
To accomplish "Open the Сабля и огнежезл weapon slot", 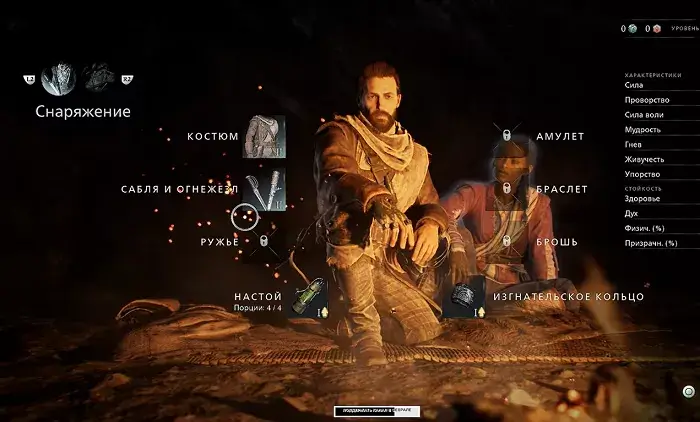I will coord(264,189).
